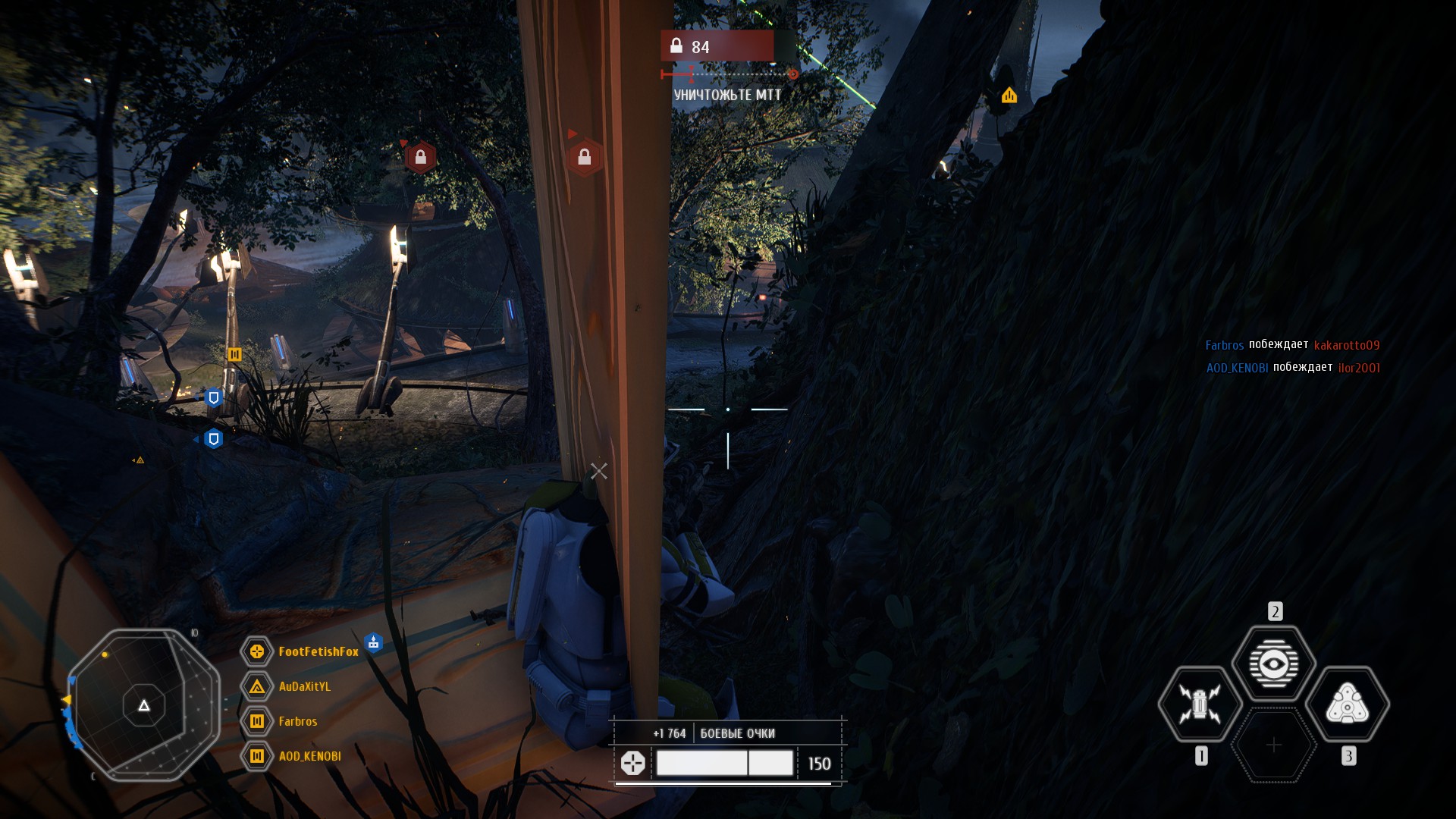Activate the shock grenade ability

click(1200, 704)
